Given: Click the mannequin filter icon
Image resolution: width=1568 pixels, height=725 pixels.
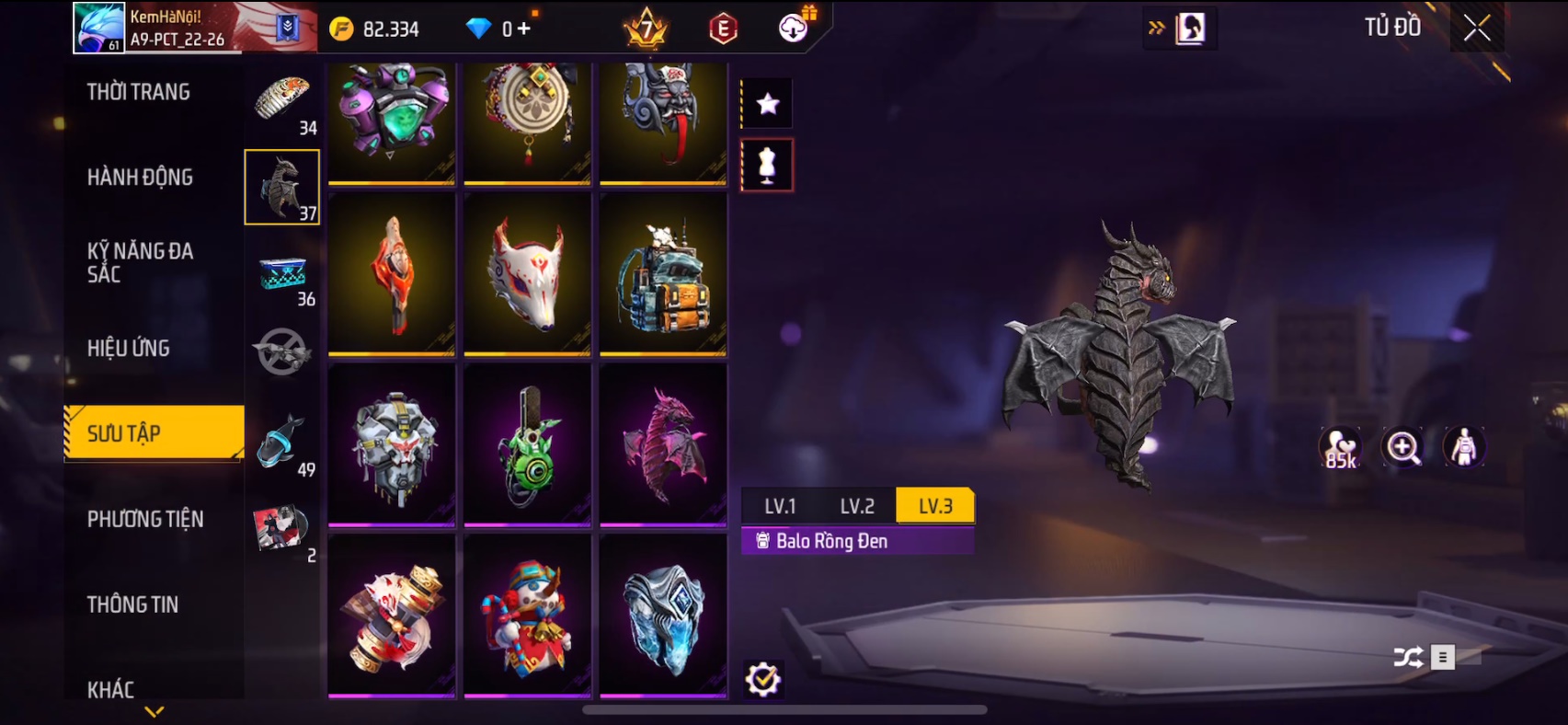Looking at the screenshot, I should pos(767,166).
